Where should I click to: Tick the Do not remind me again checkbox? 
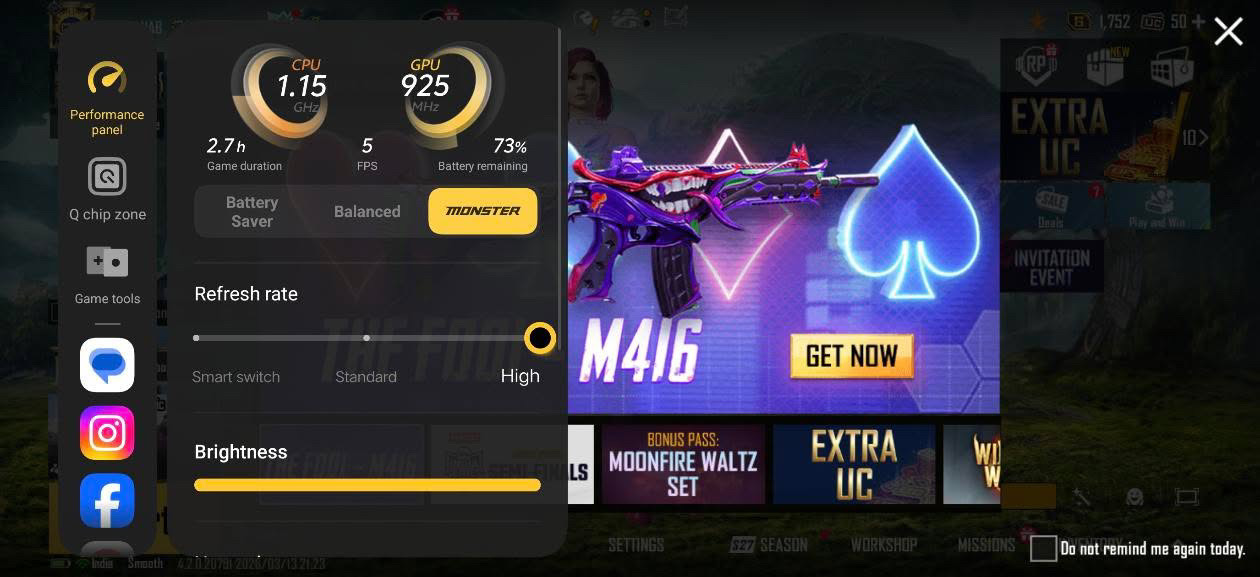(1043, 548)
